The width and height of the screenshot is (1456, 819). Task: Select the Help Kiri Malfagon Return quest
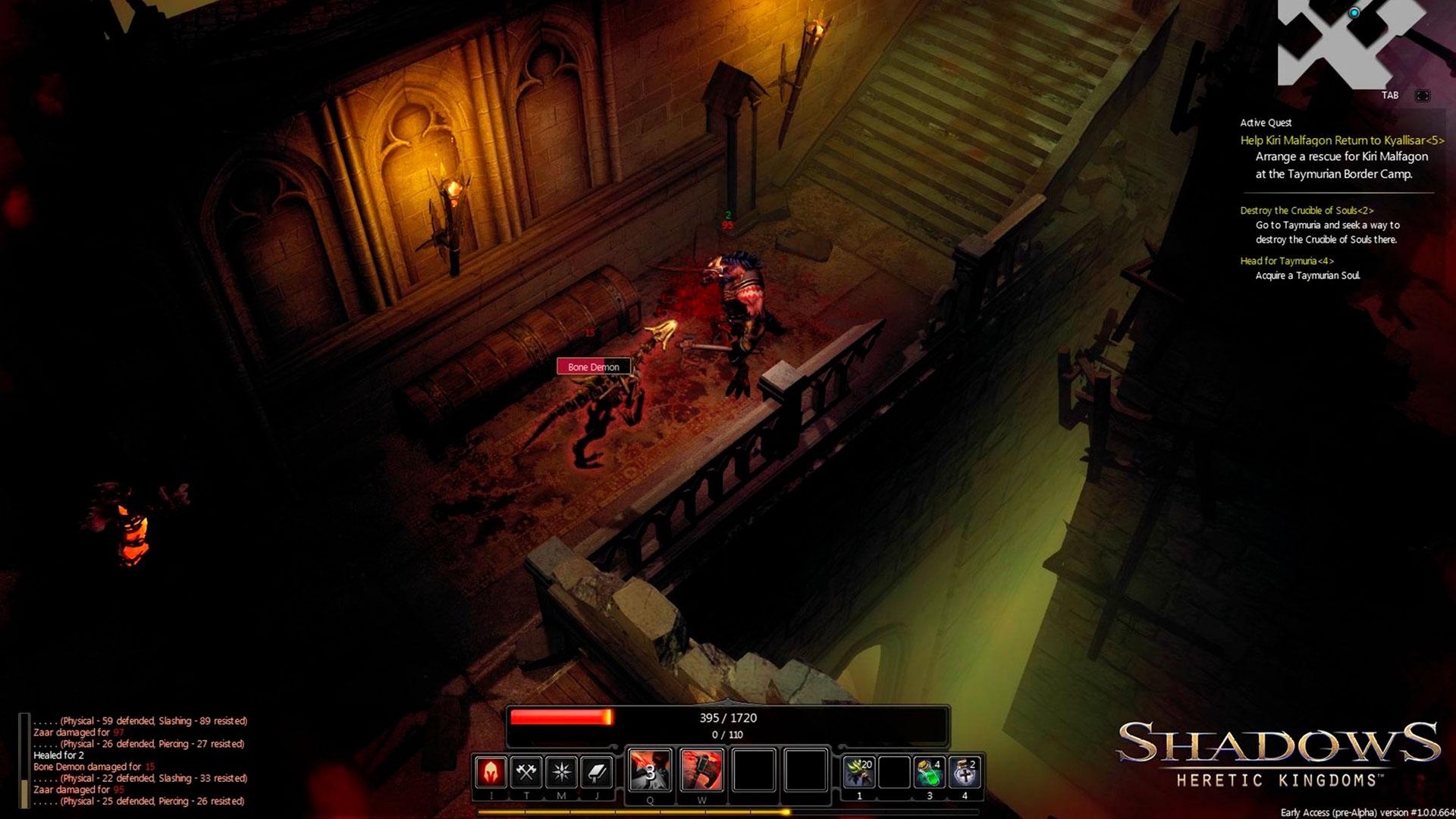[x=1341, y=140]
